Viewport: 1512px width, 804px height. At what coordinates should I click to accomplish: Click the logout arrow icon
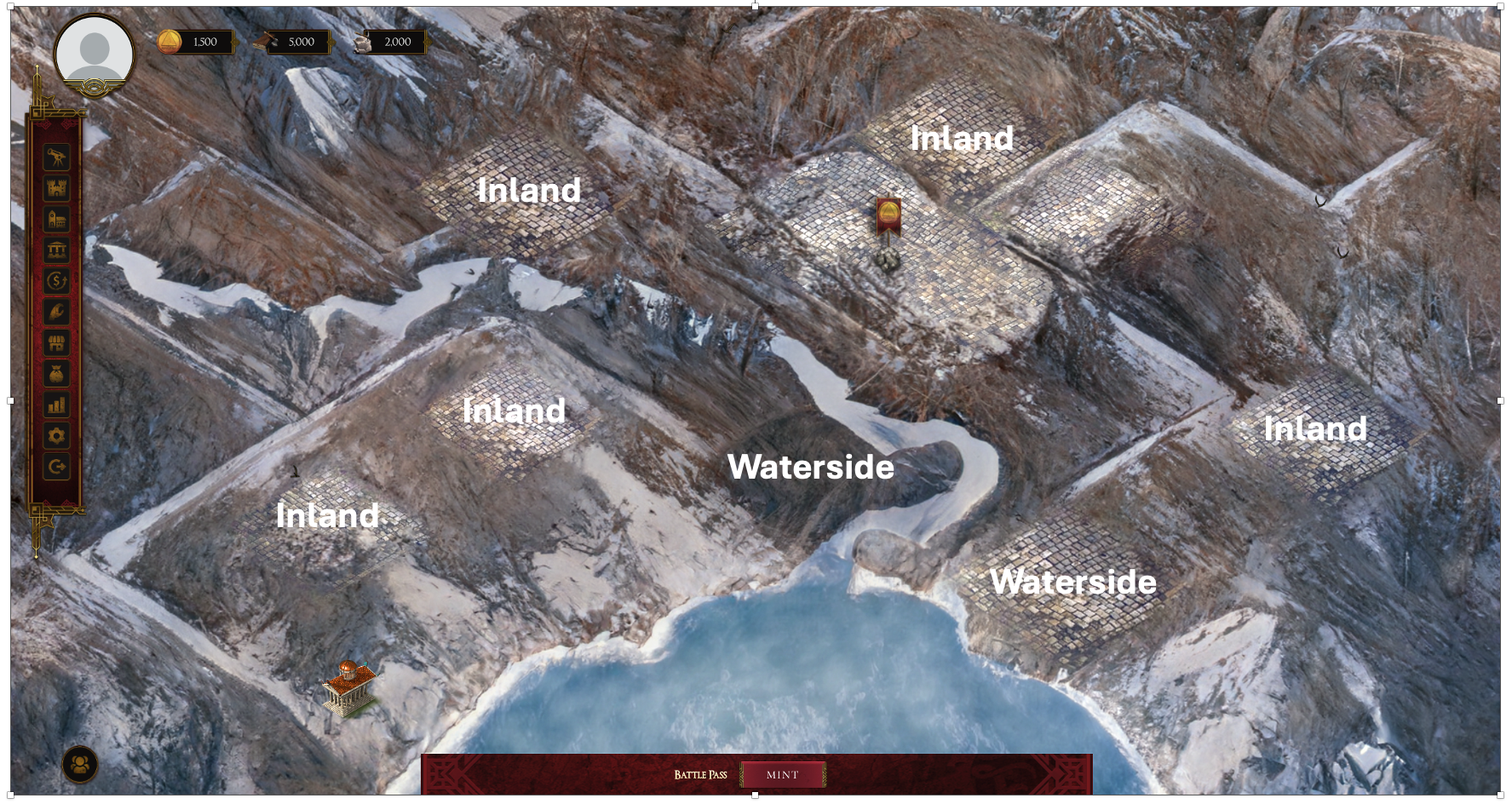coord(57,467)
